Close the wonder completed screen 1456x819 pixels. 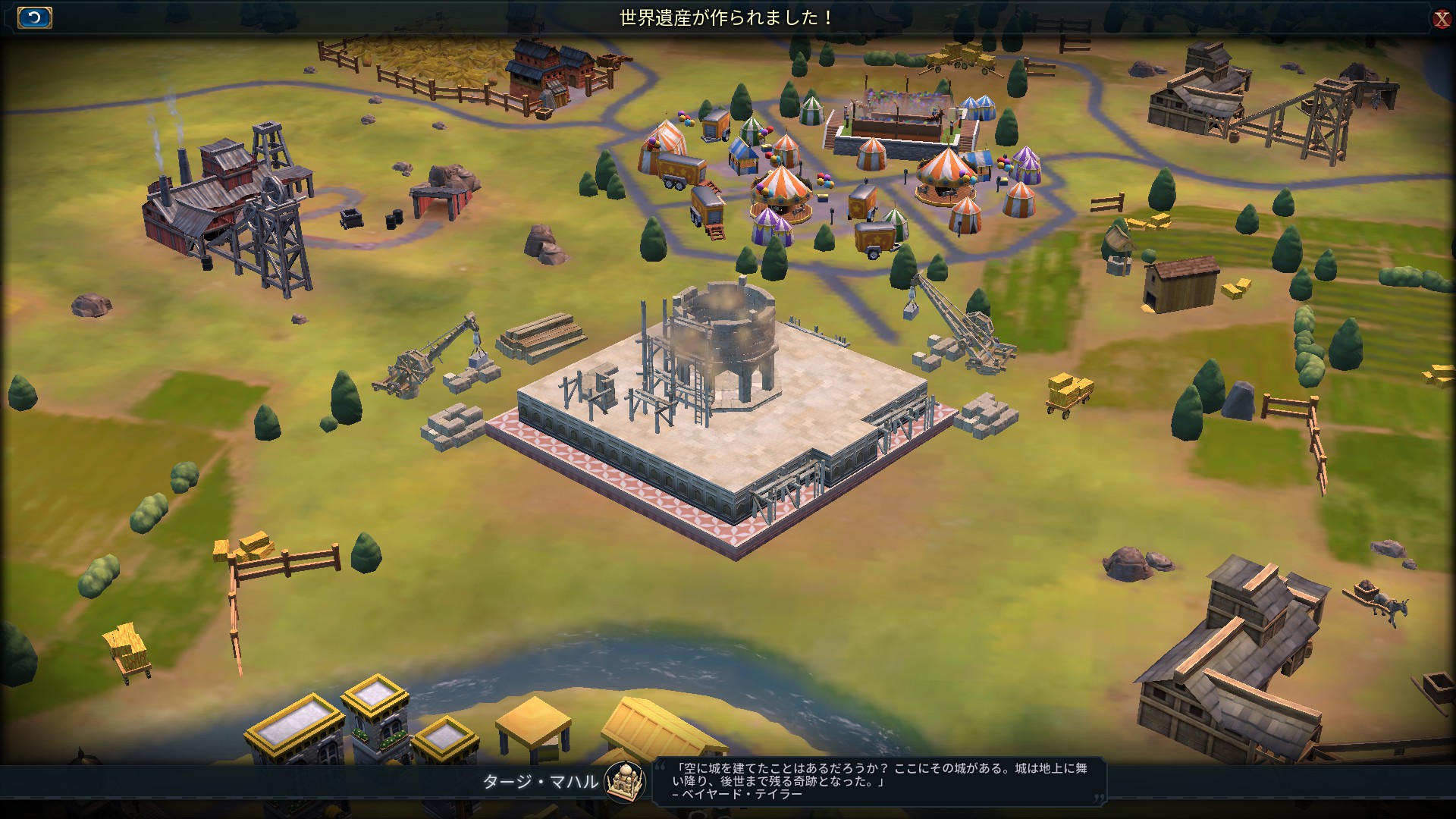[1441, 19]
